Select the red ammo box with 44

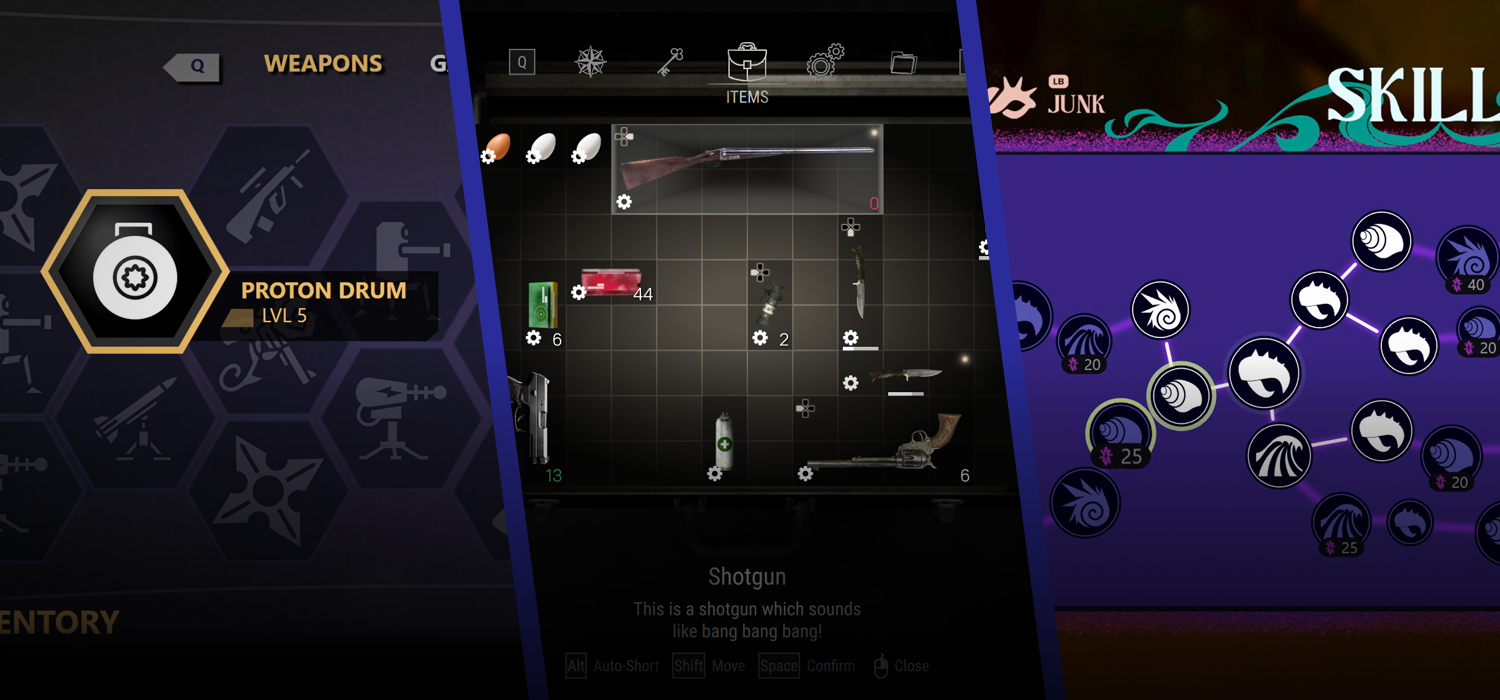pyautogui.click(x=609, y=284)
